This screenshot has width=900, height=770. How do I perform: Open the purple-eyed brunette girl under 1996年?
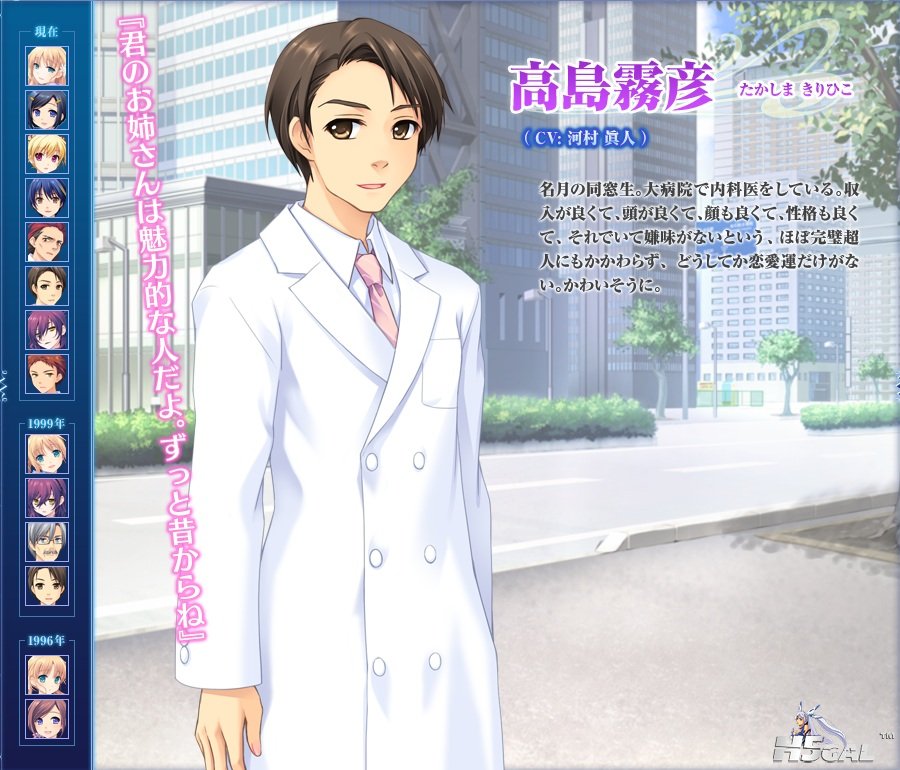[x=47, y=718]
